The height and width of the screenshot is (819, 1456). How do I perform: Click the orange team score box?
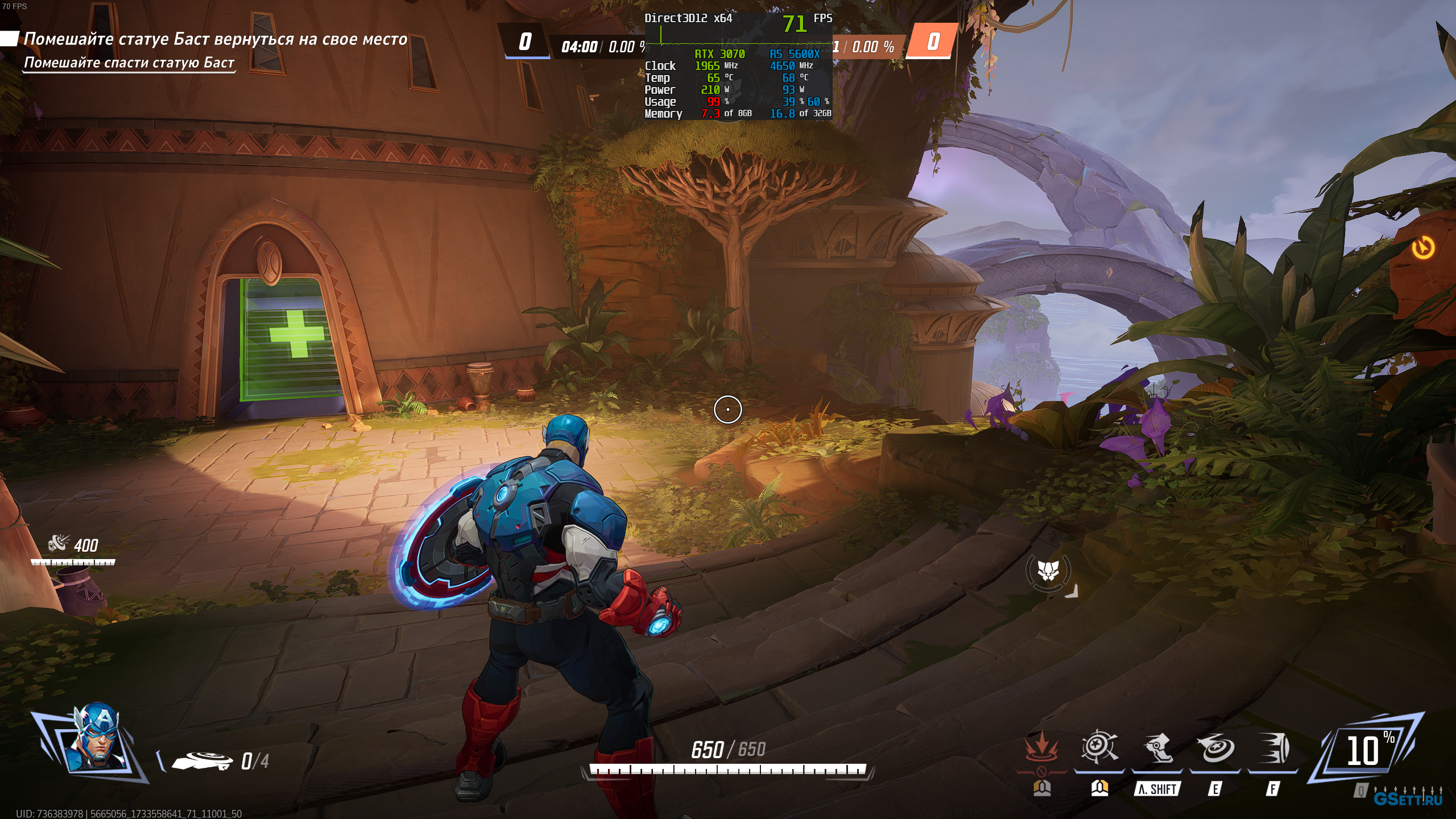pyautogui.click(x=933, y=42)
